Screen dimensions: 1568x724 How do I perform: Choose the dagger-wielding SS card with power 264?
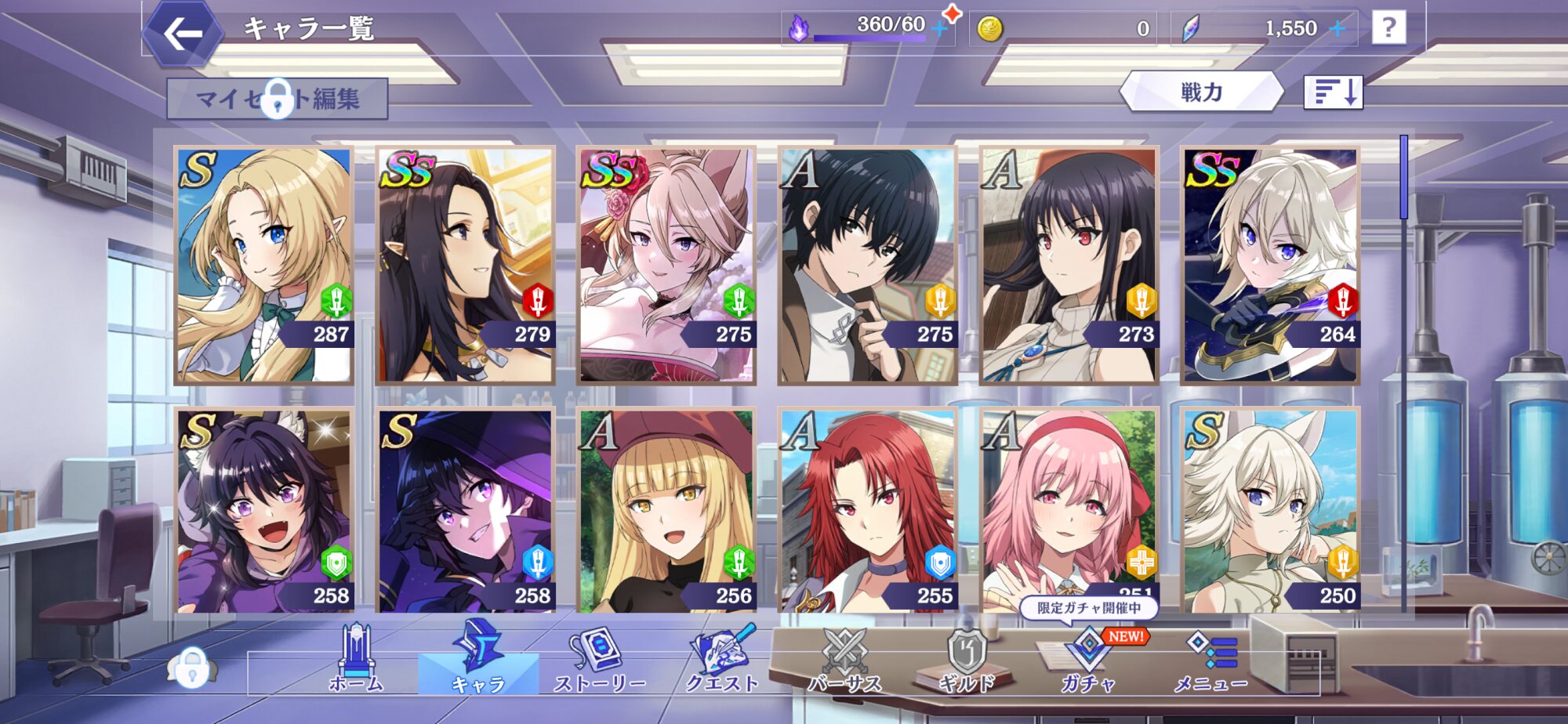[1270, 265]
